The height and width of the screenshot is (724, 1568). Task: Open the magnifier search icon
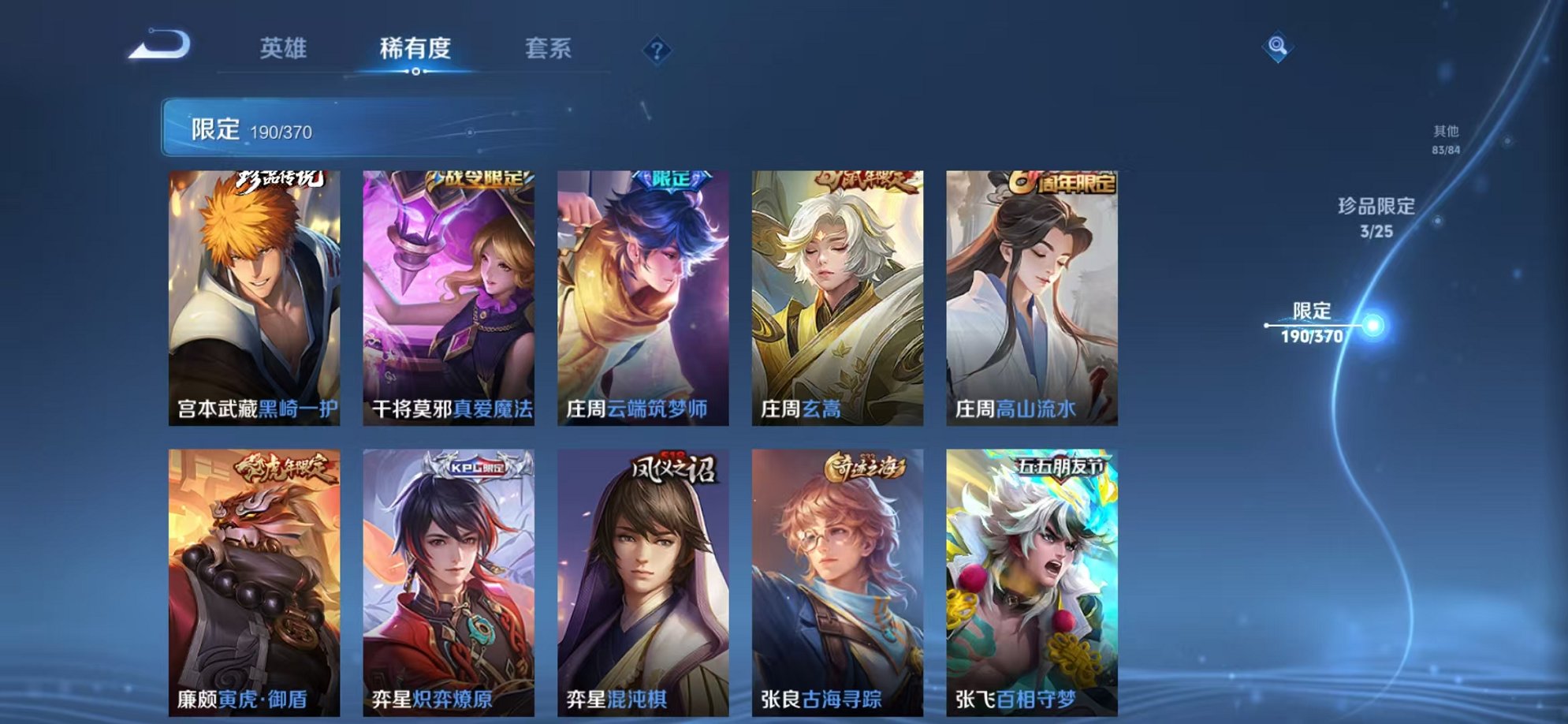1278,47
